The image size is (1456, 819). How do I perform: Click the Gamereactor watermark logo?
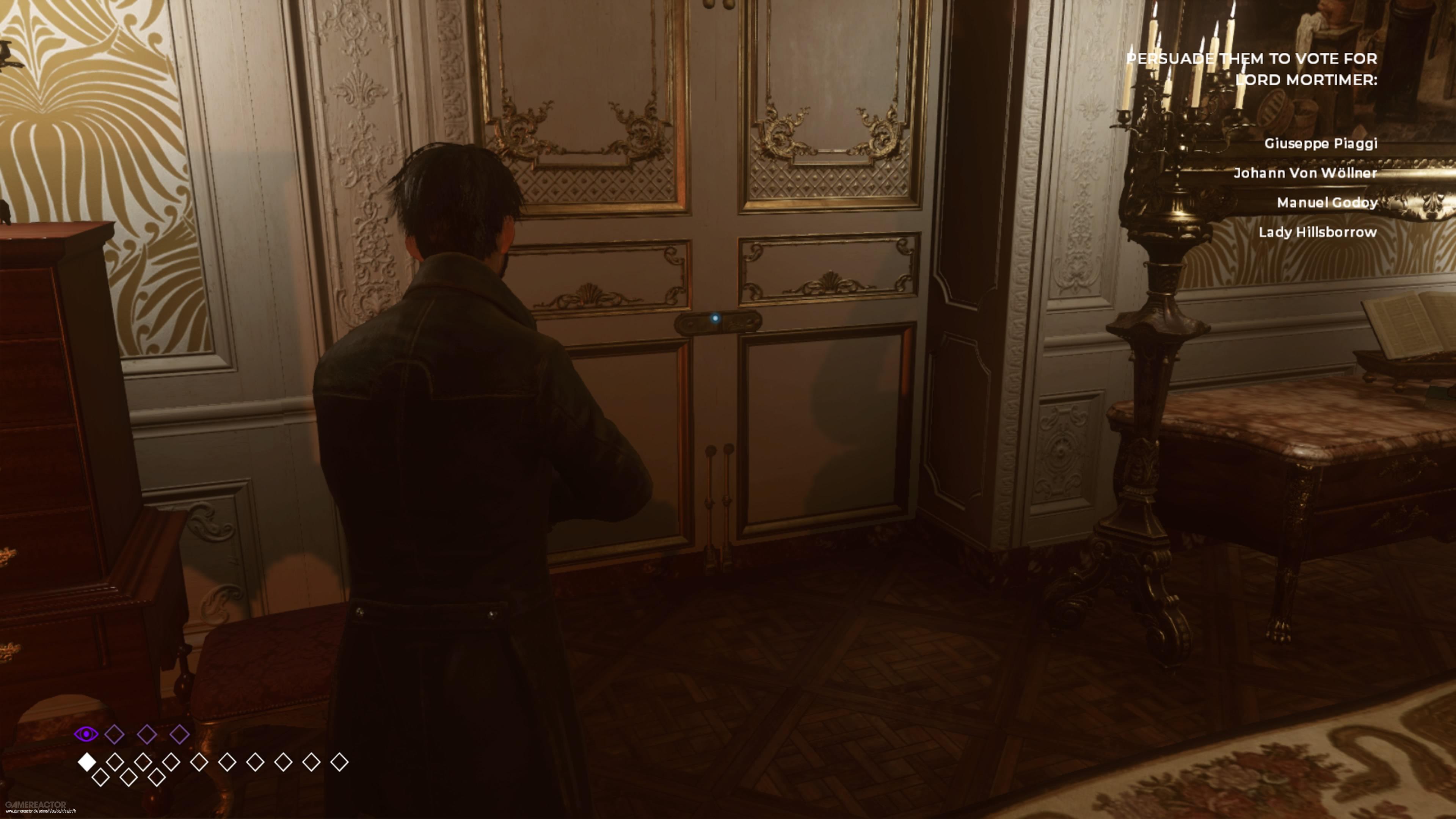click(x=36, y=804)
